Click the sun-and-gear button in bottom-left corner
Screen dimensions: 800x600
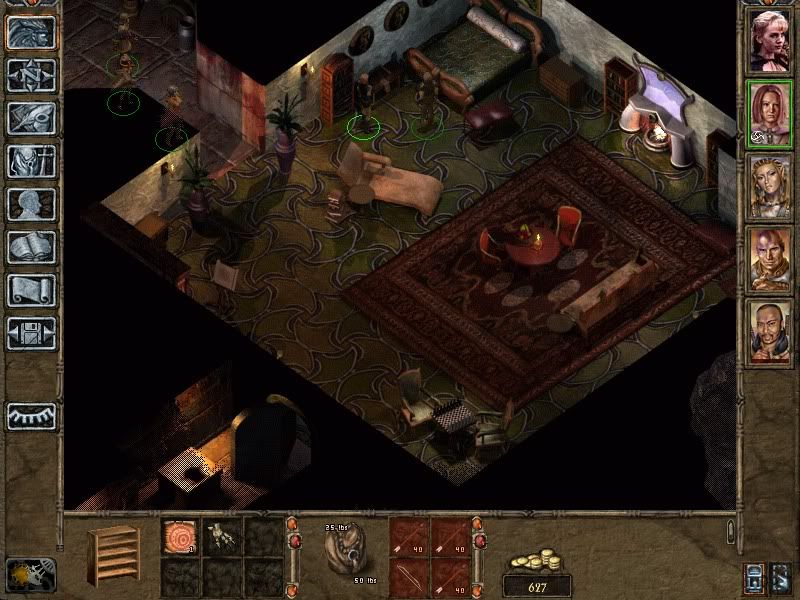pyautogui.click(x=30, y=573)
